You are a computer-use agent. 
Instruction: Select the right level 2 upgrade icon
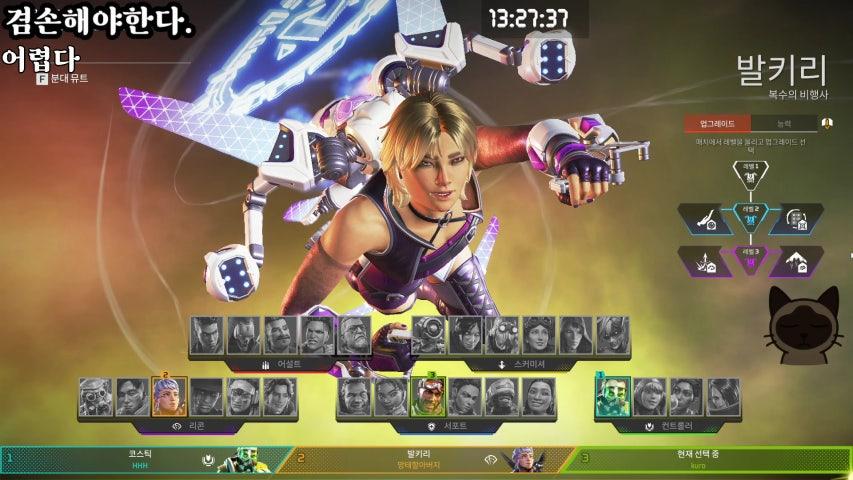pos(796,218)
